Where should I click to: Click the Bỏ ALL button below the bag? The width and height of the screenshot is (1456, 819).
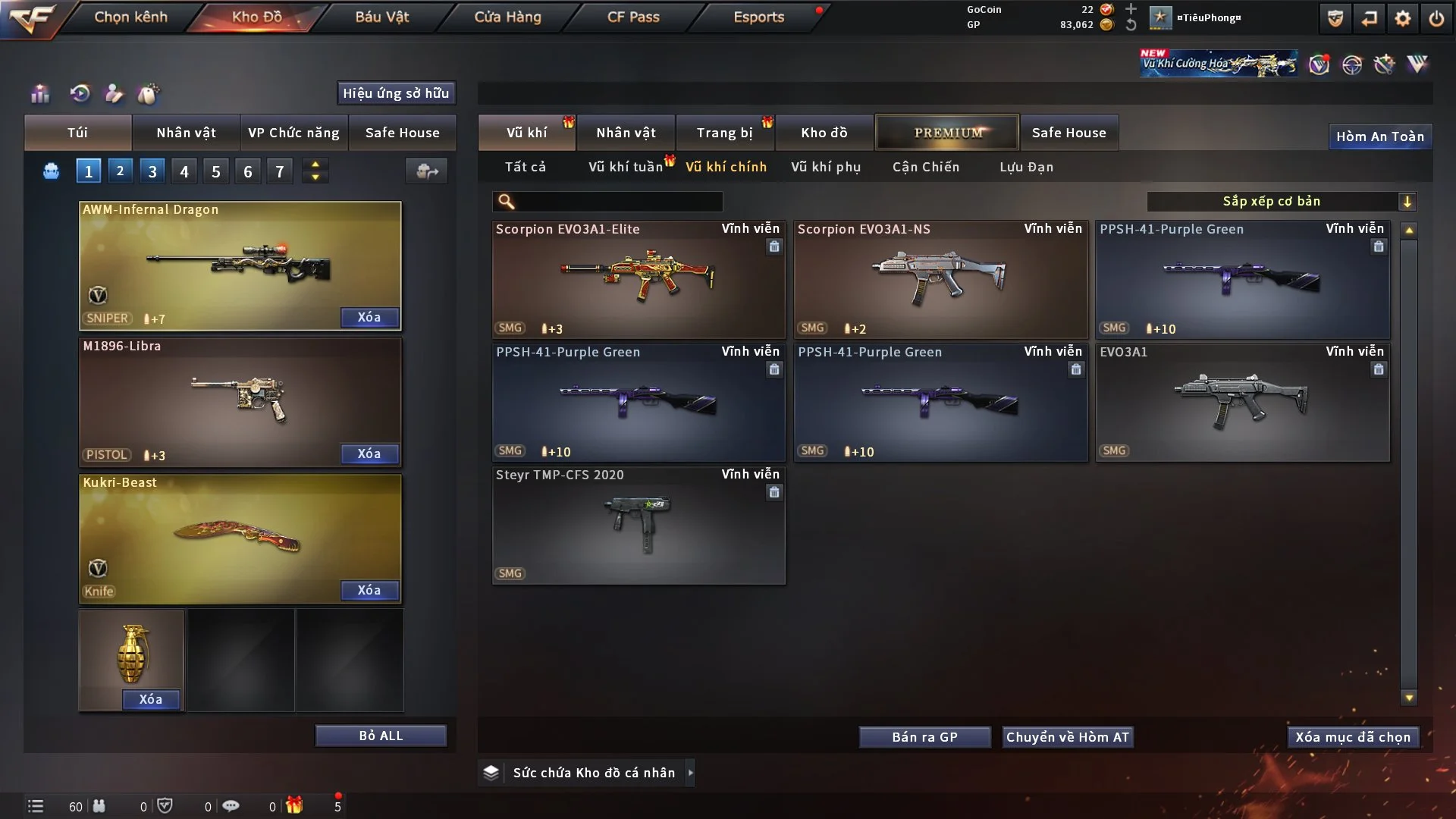click(x=381, y=735)
